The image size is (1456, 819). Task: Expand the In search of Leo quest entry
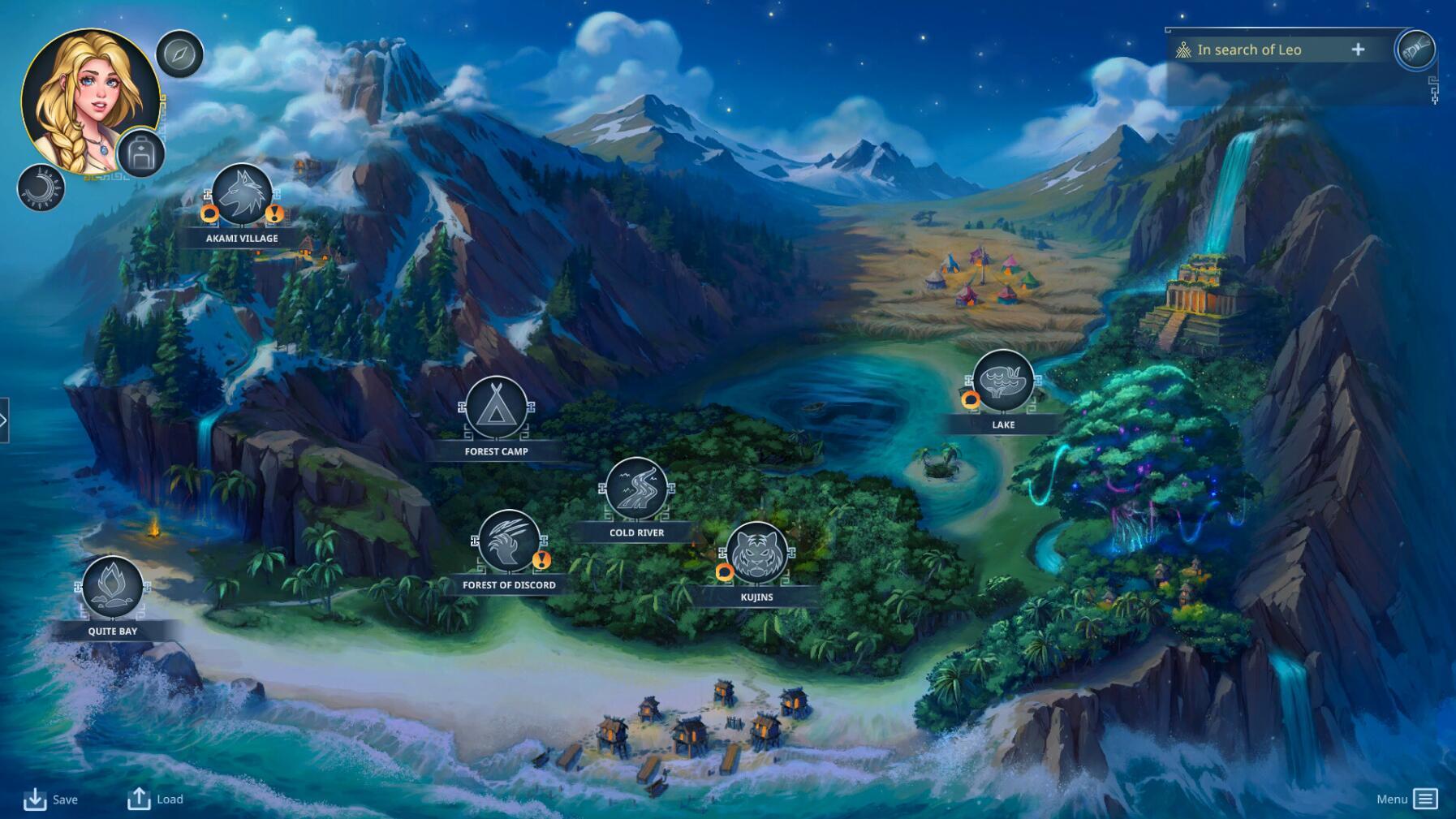[x=1358, y=50]
